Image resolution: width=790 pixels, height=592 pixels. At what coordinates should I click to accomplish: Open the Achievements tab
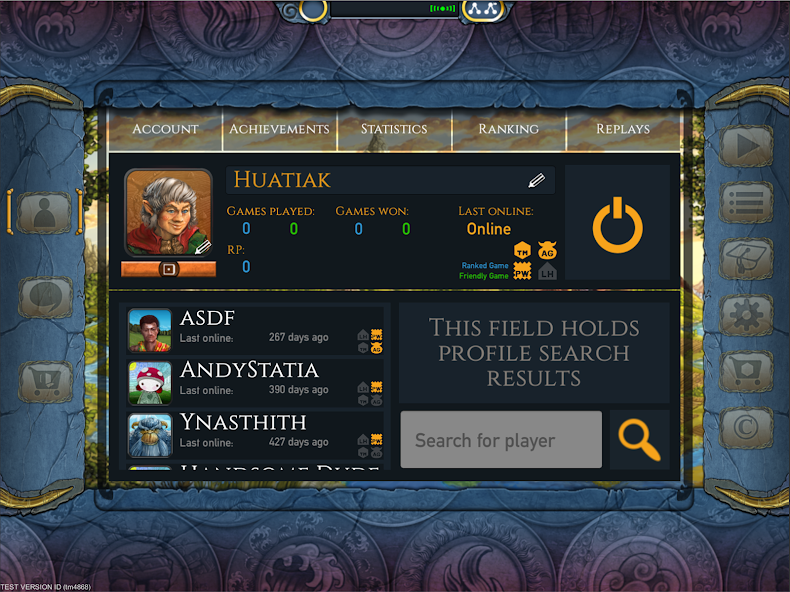(279, 129)
